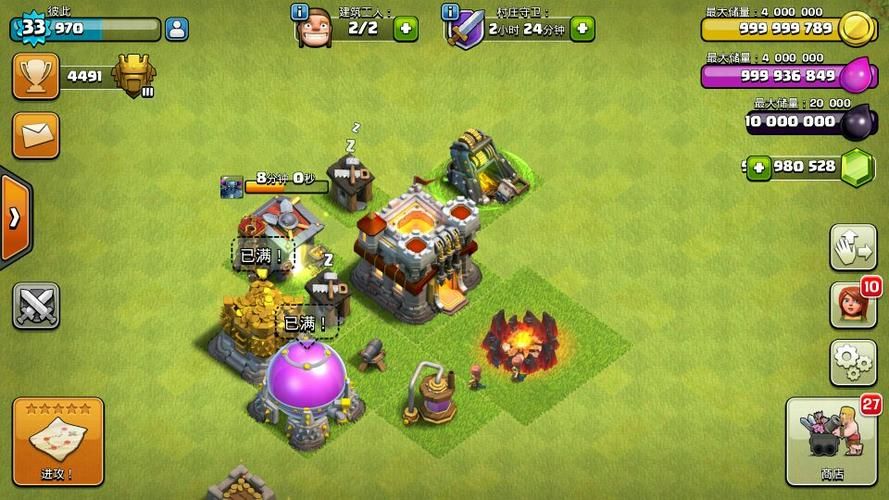Buy gems with the green plus

[759, 167]
